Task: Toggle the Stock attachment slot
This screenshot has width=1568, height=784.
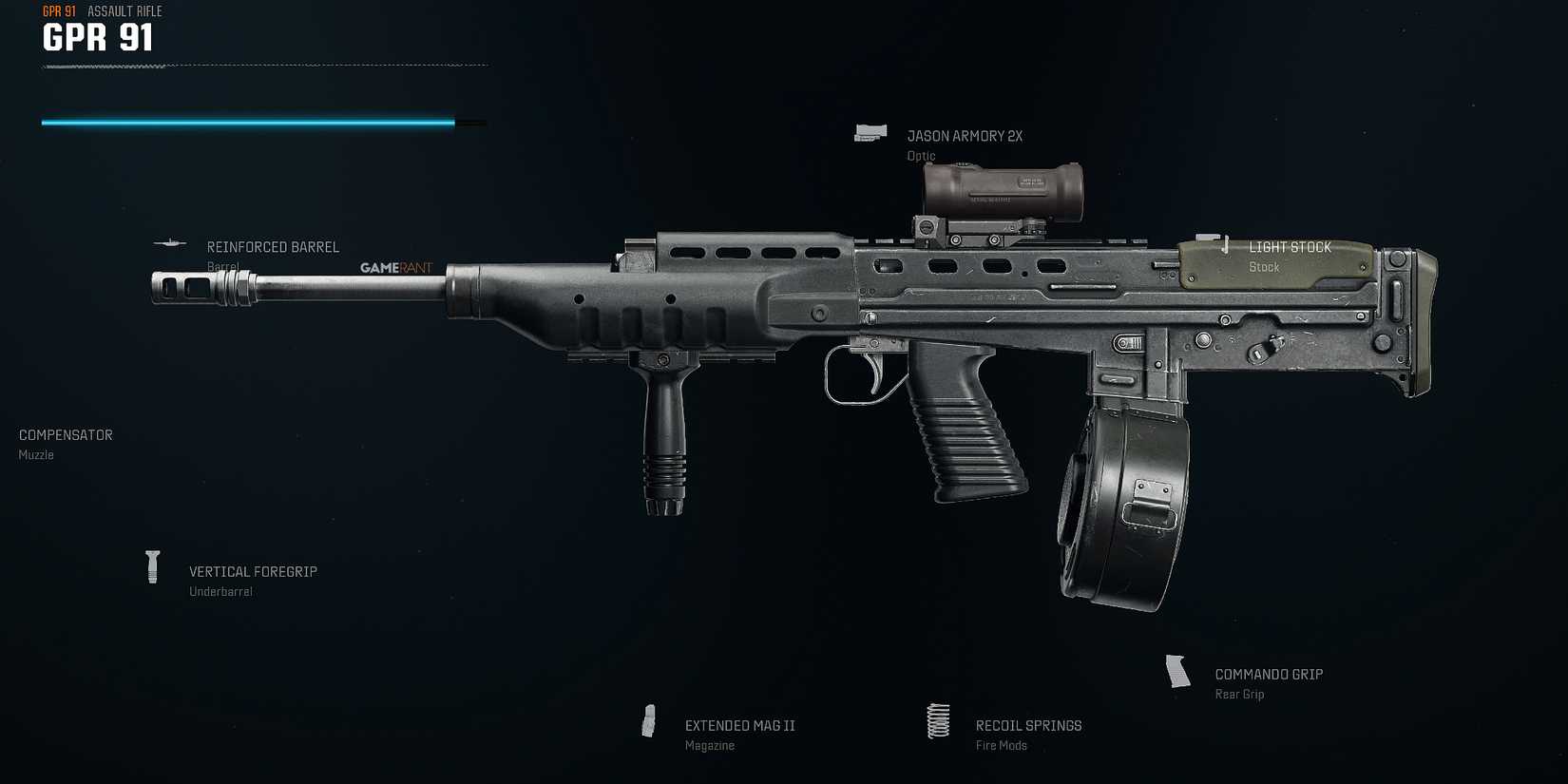Action: click(1264, 267)
